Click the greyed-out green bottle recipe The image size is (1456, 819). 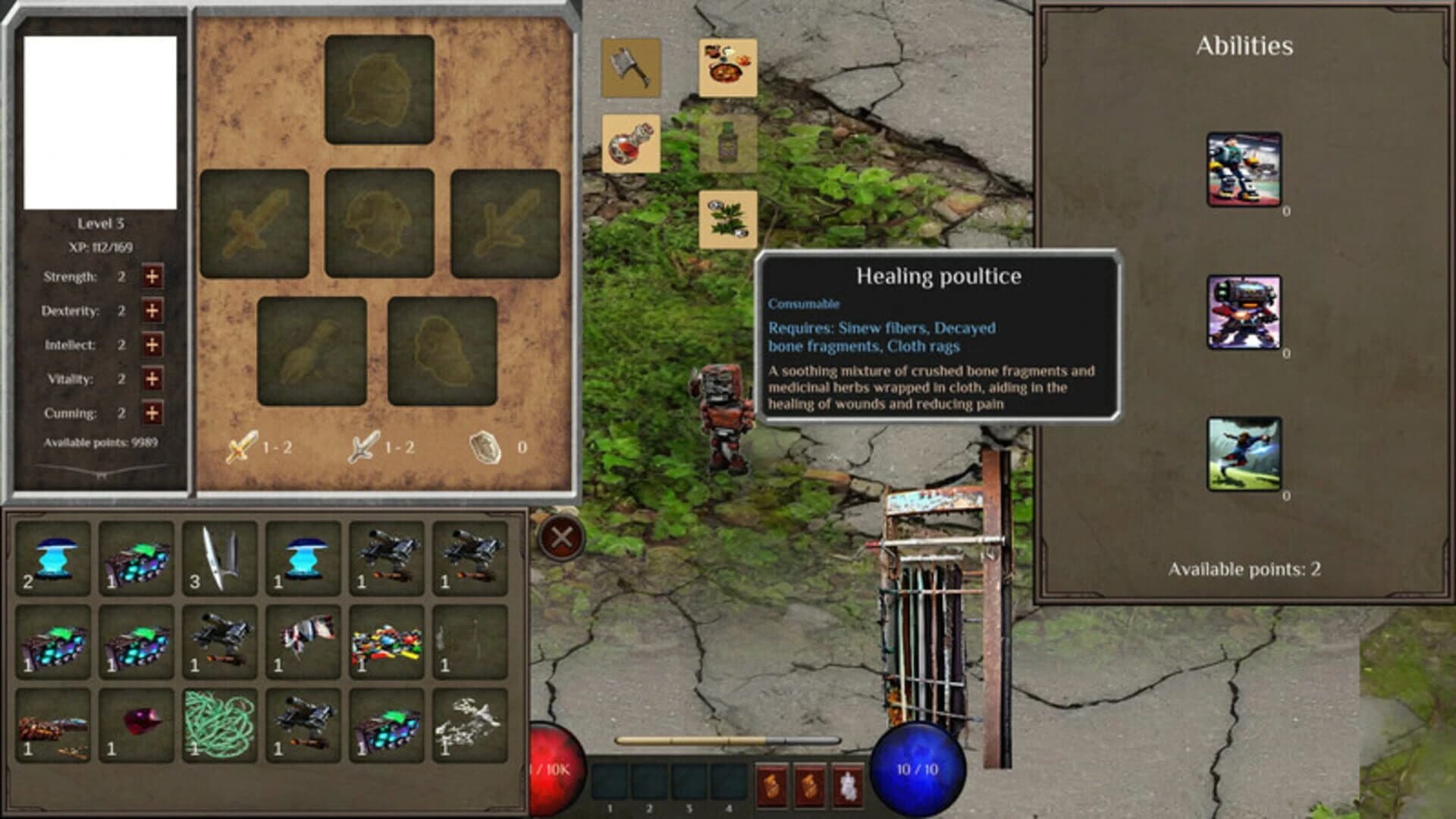(726, 144)
